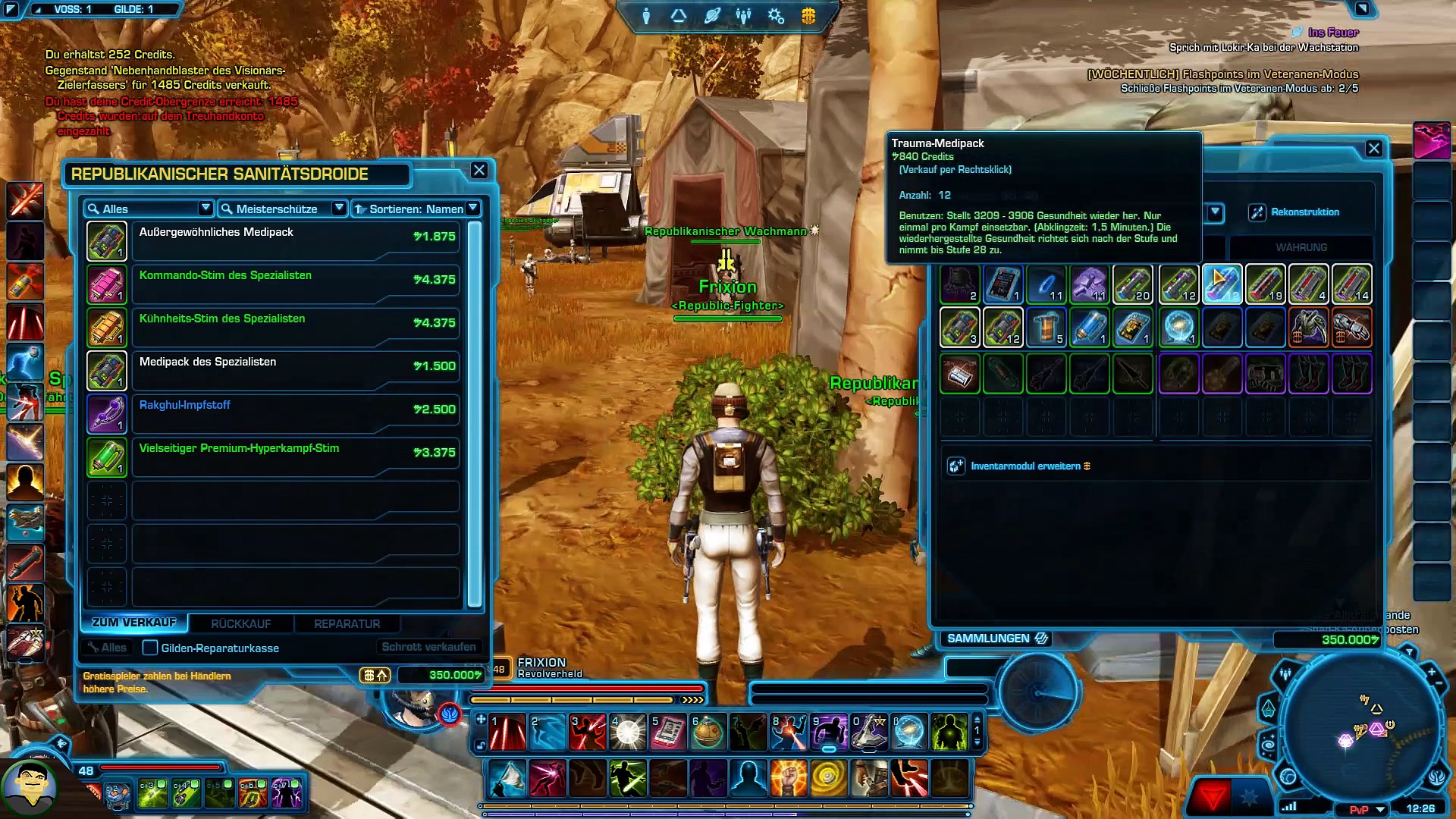Click the Schrott verkaufen button
The image size is (1456, 819).
tap(428, 647)
